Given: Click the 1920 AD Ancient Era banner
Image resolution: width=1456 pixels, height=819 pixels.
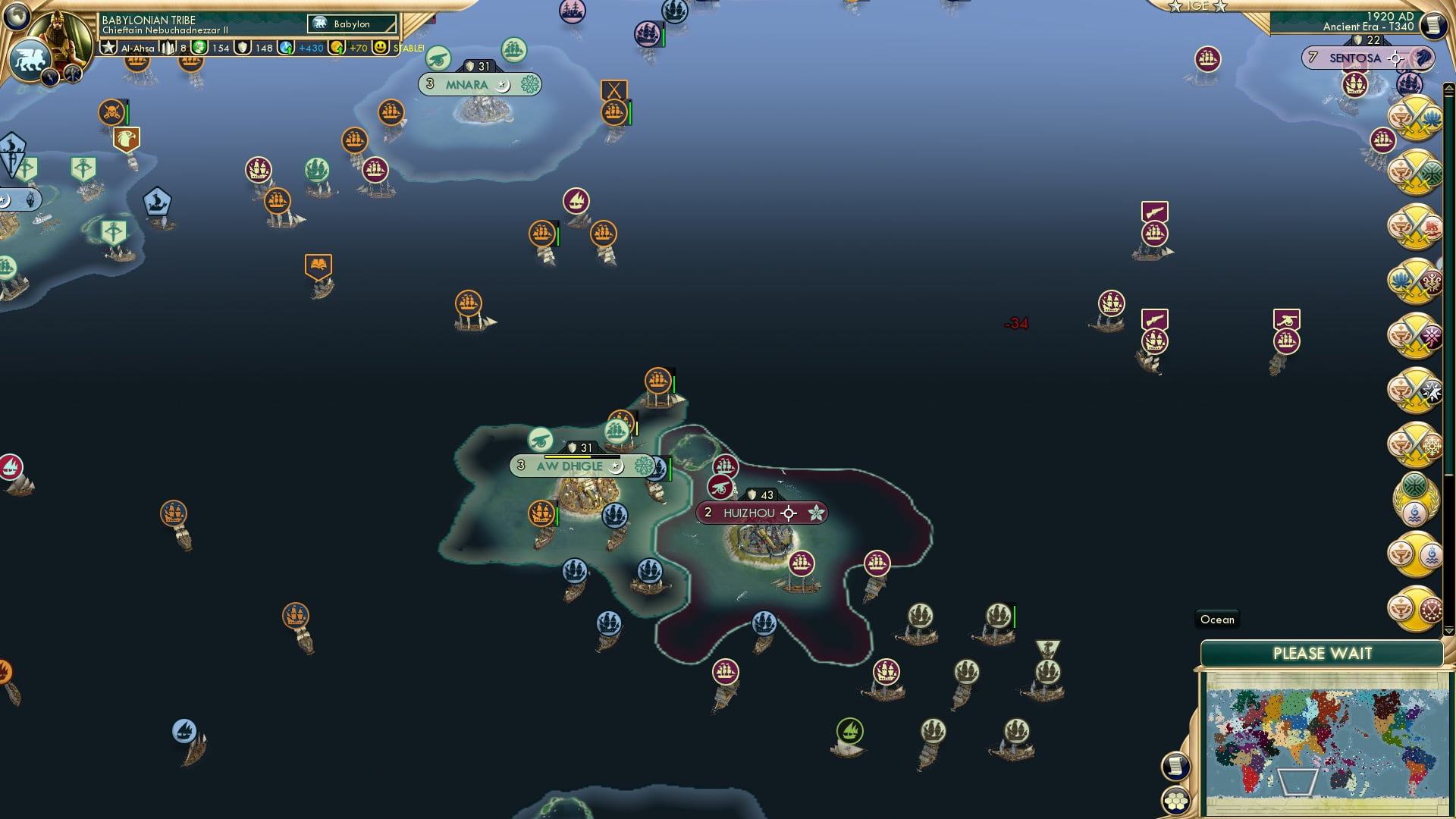Looking at the screenshot, I should [1373, 23].
